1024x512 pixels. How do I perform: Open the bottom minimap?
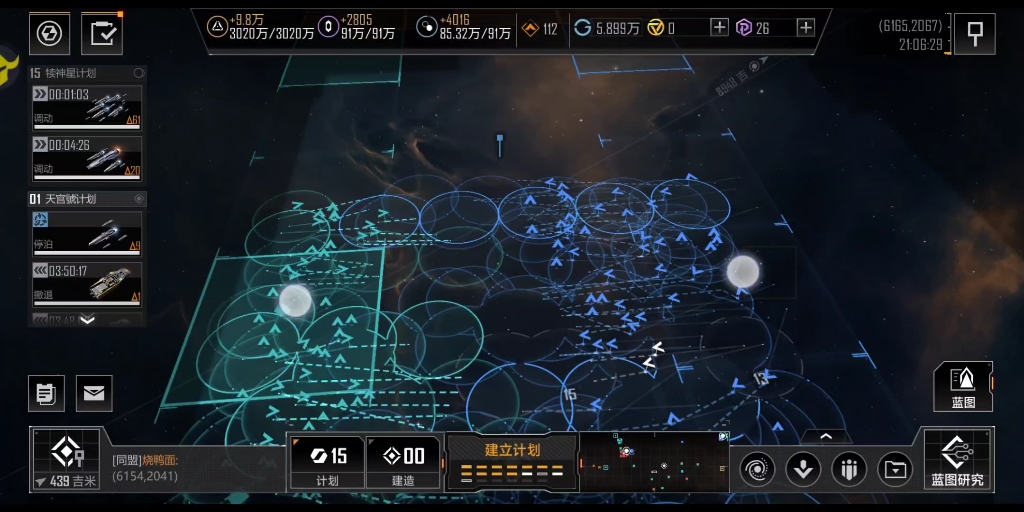[654, 462]
